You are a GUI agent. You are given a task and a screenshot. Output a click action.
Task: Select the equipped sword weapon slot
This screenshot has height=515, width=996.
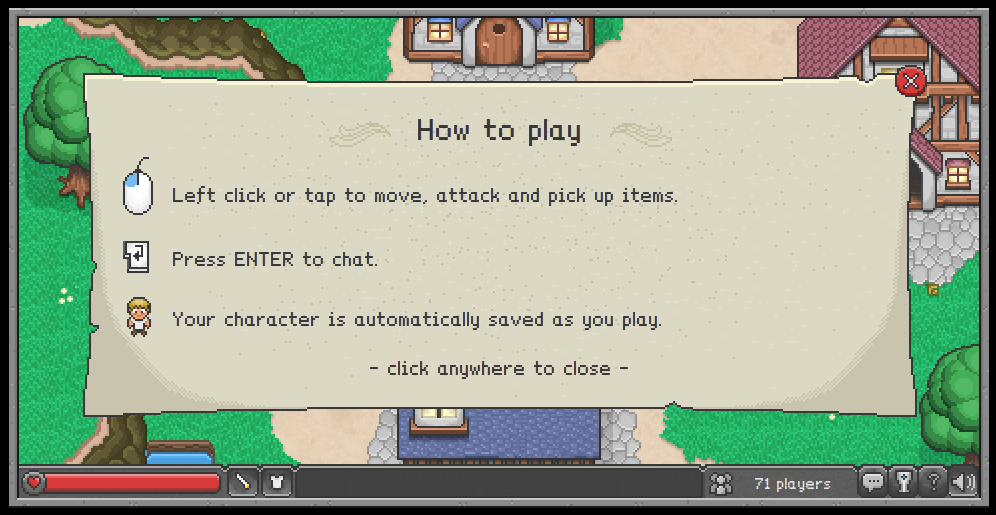[243, 483]
